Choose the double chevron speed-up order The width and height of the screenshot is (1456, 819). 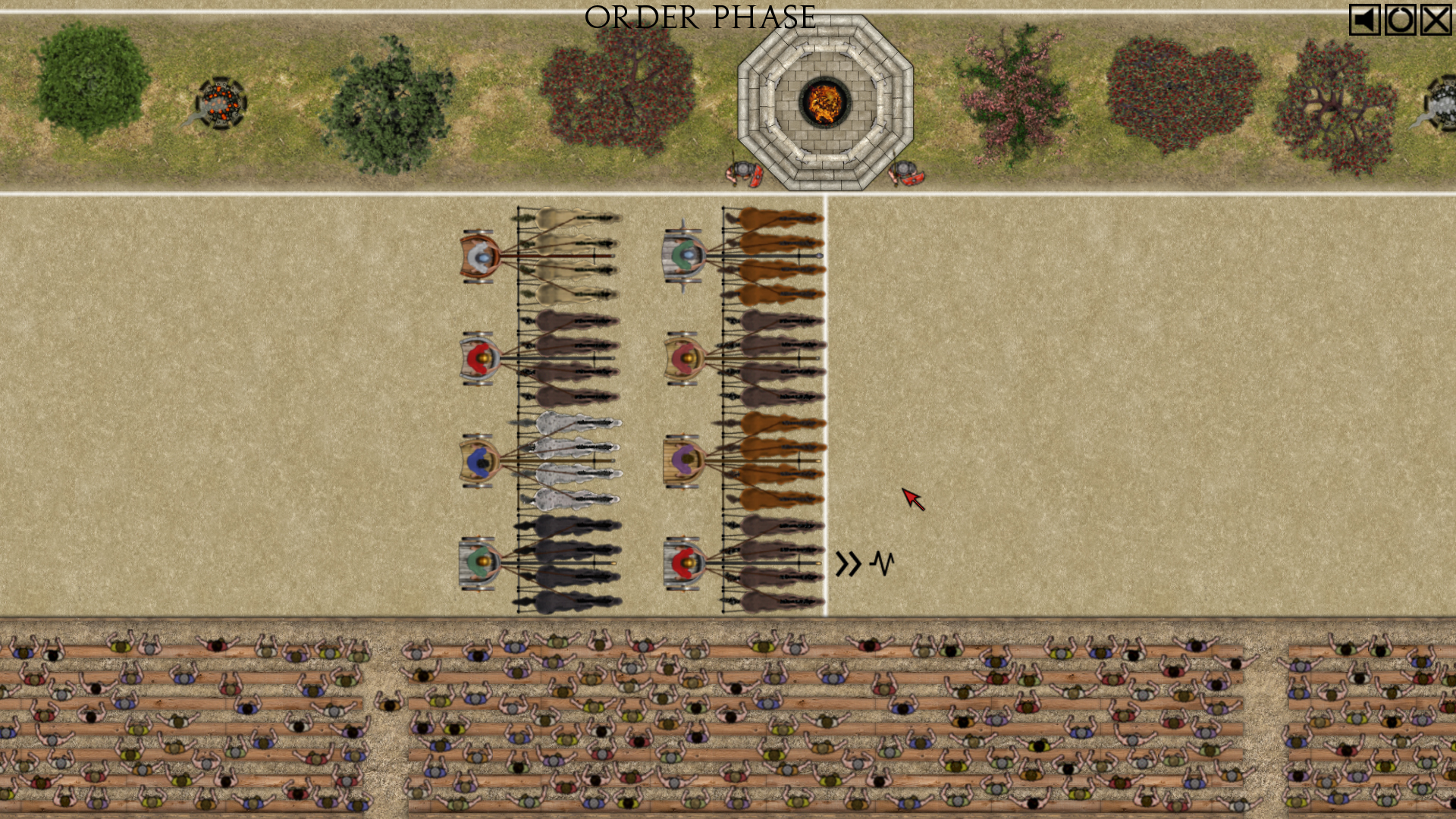(848, 563)
